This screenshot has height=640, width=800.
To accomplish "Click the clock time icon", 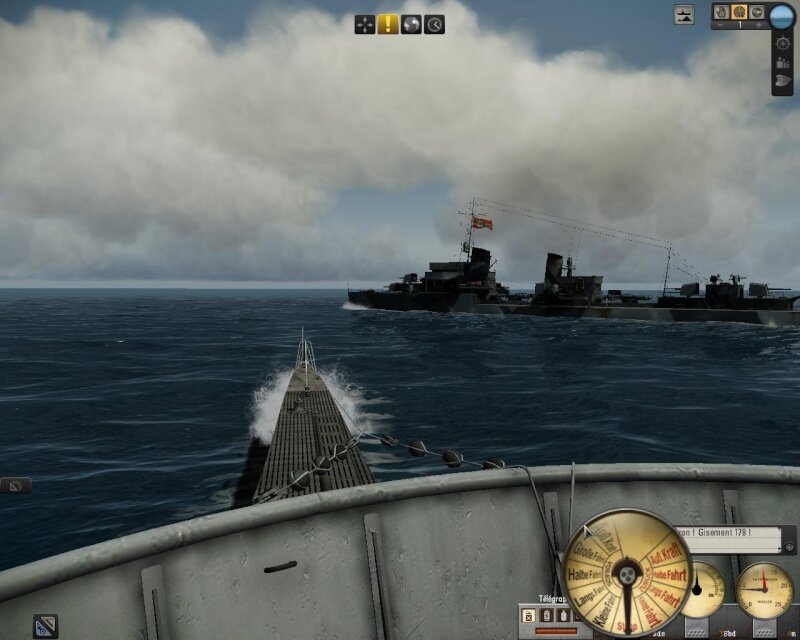I will click(x=434, y=24).
